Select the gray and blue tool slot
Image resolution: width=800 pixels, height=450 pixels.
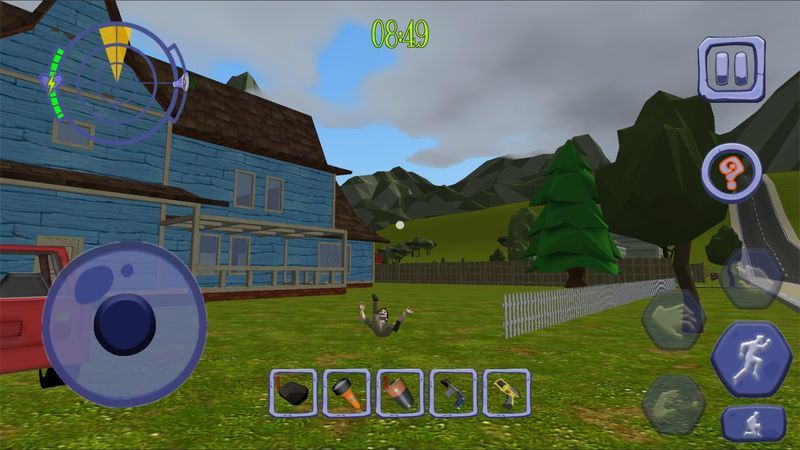tap(453, 393)
